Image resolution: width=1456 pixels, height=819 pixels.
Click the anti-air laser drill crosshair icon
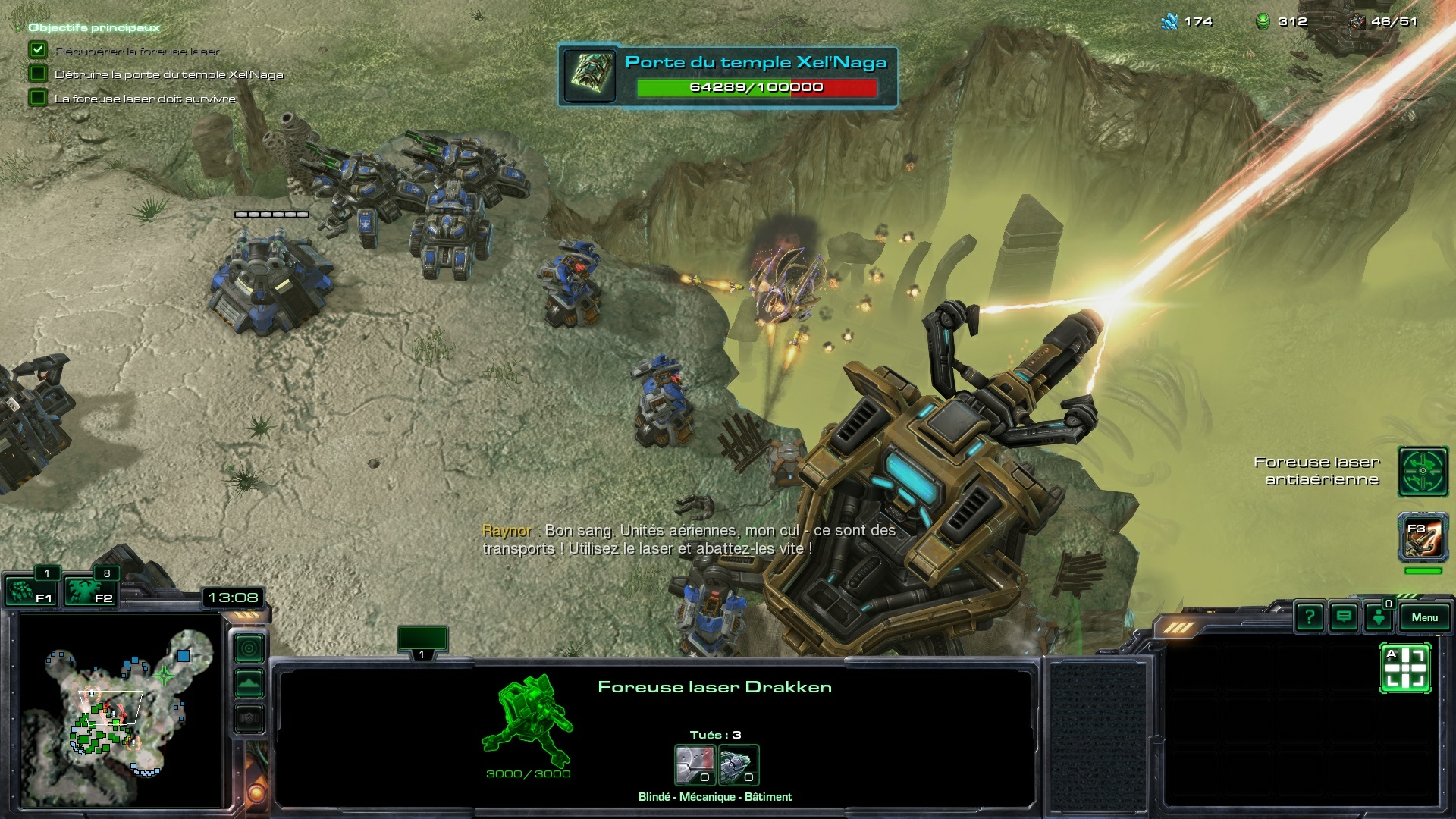pyautogui.click(x=1423, y=472)
